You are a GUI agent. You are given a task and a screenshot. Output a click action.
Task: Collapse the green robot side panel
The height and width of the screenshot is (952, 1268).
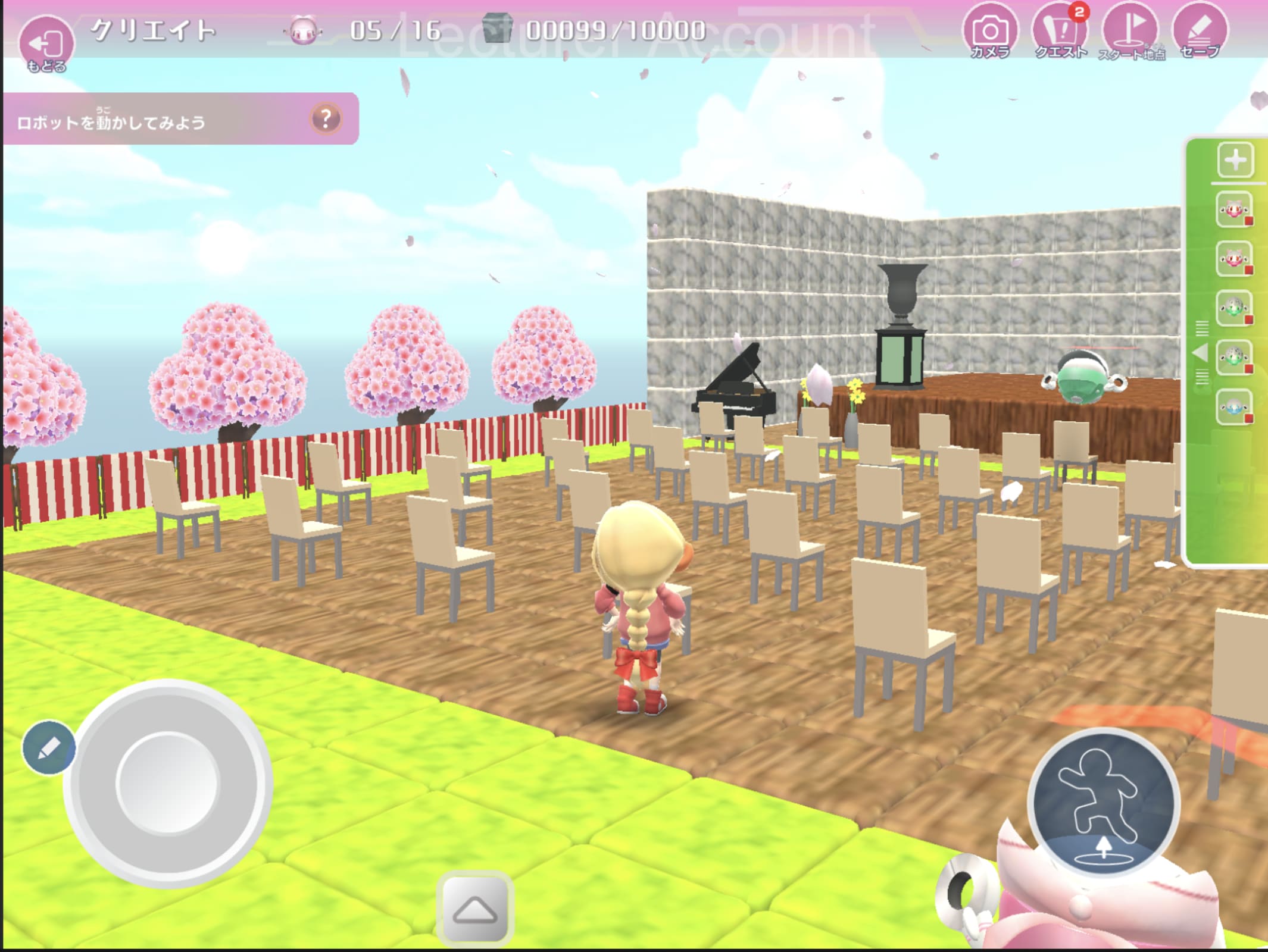click(x=1201, y=353)
